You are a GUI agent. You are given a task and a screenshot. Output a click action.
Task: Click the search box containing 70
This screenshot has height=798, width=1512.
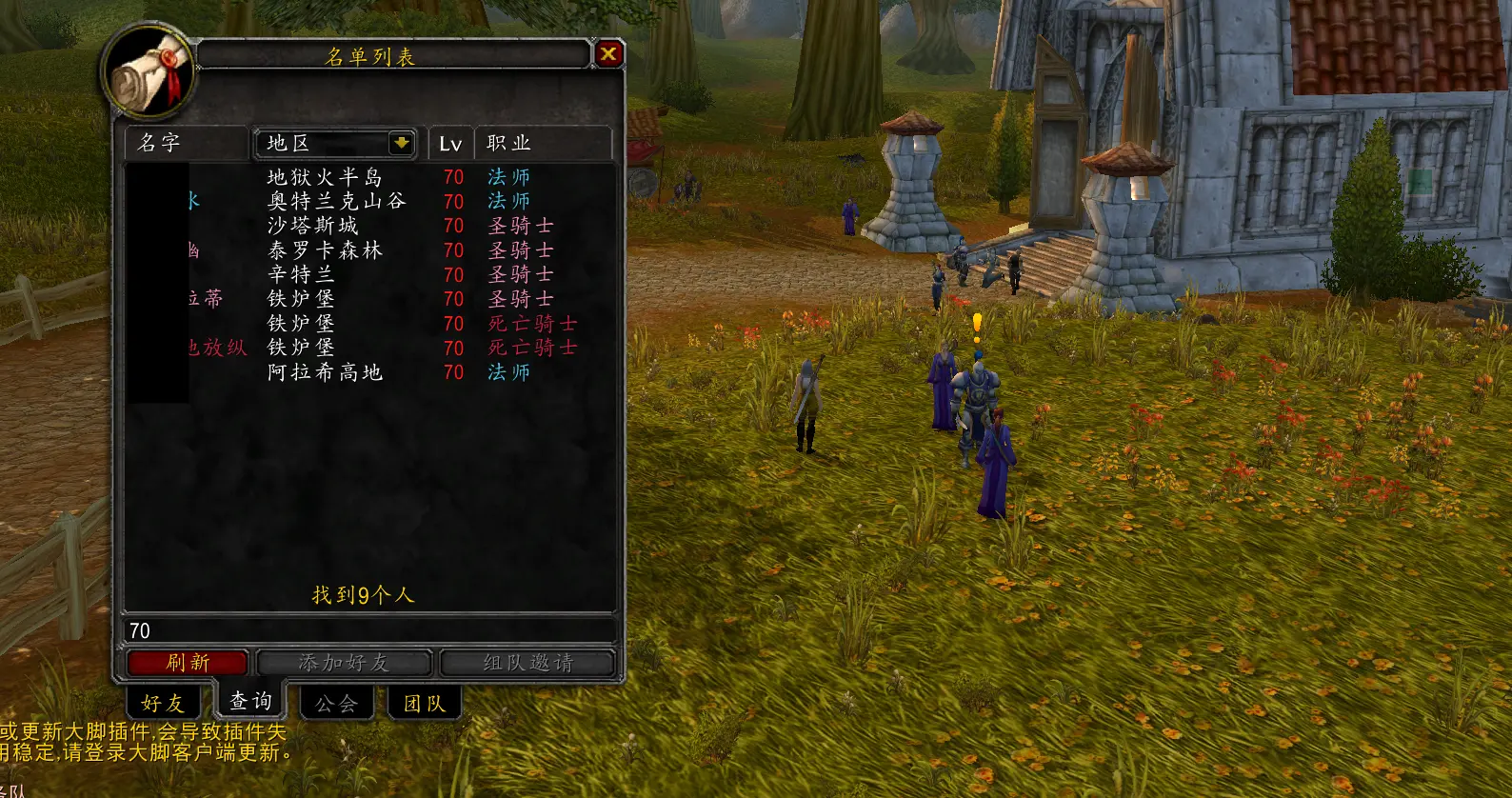[x=369, y=630]
